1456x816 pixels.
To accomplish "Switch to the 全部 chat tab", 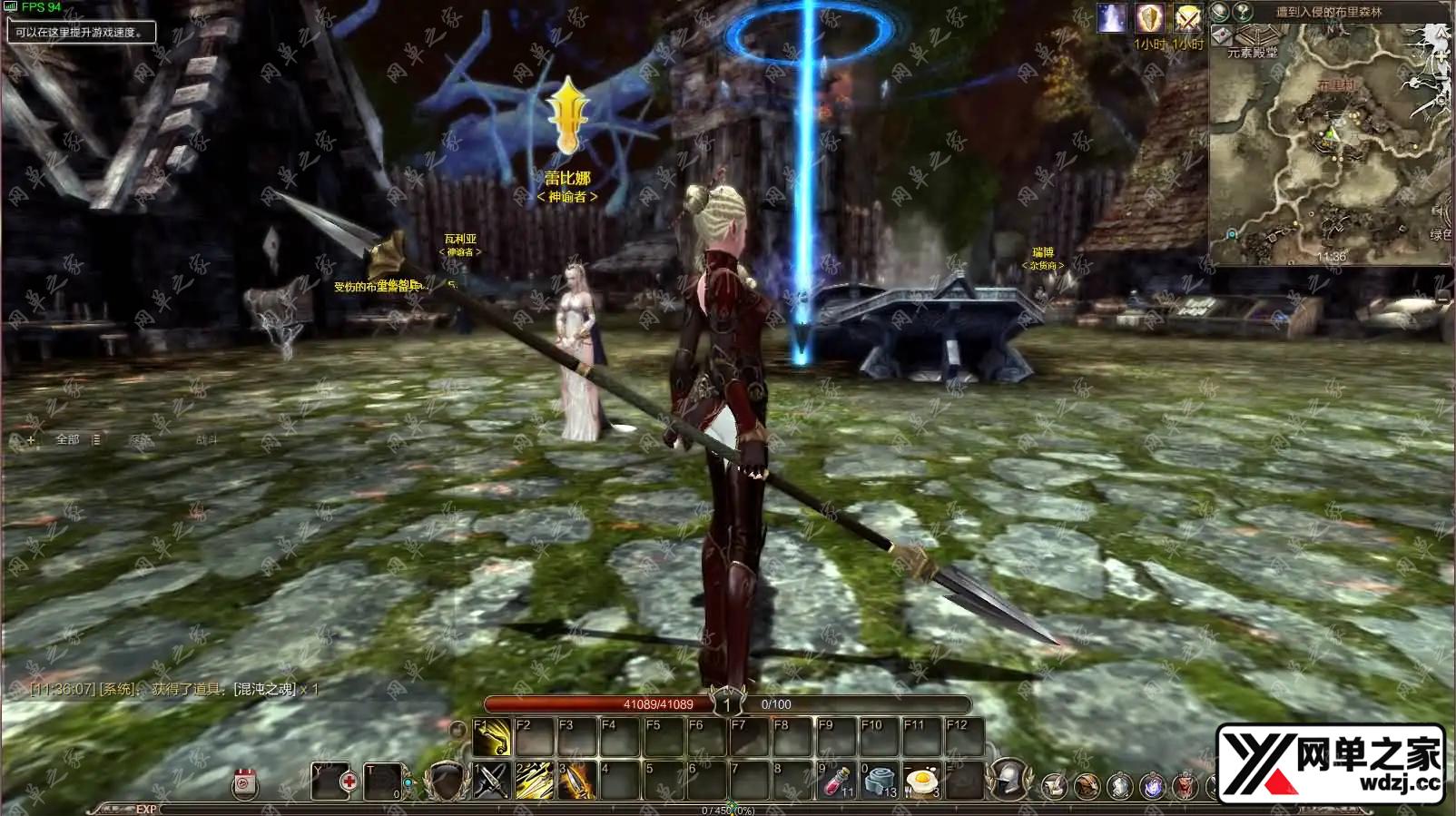I will (68, 439).
